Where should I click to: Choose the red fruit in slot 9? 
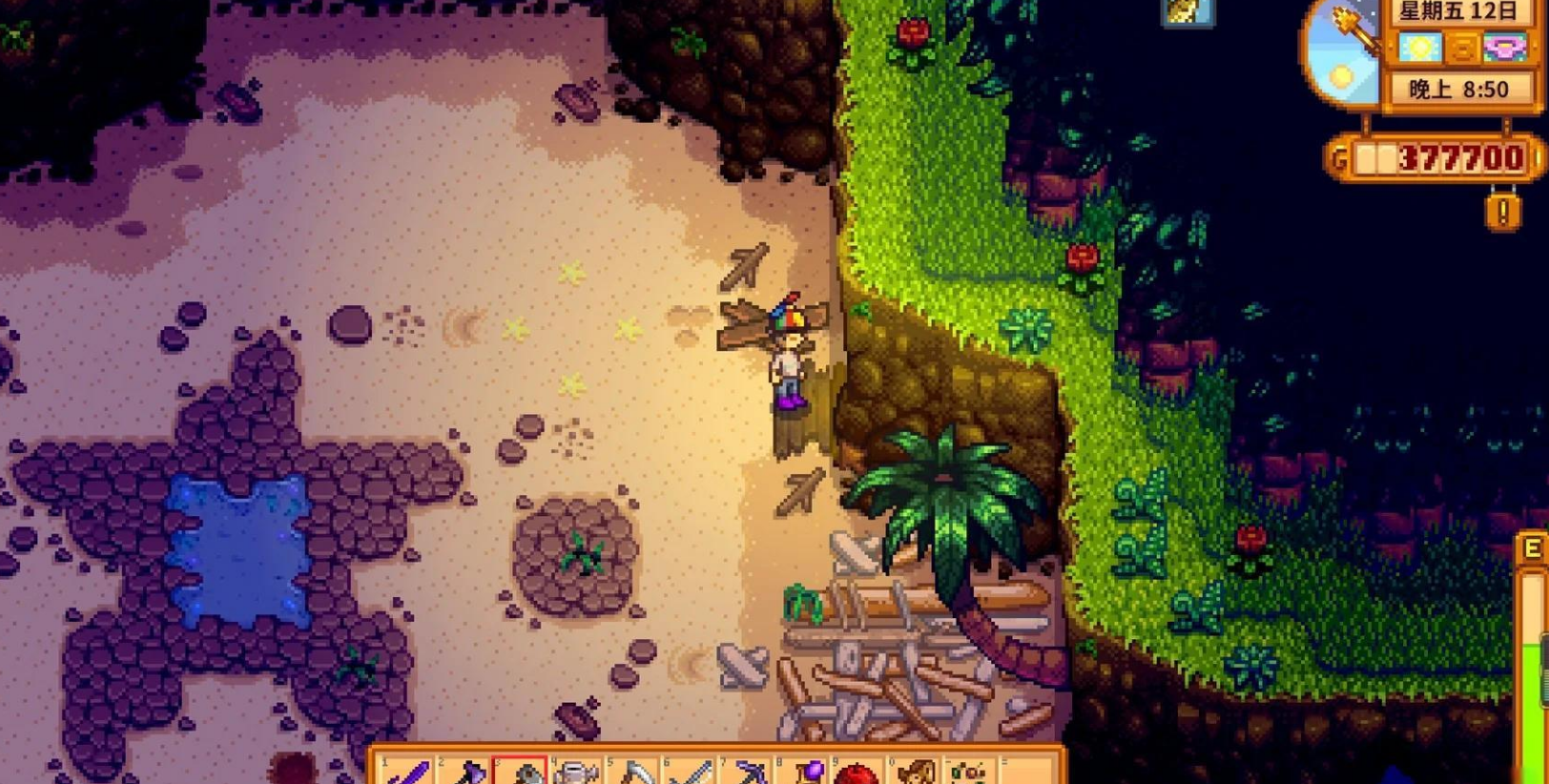858,773
